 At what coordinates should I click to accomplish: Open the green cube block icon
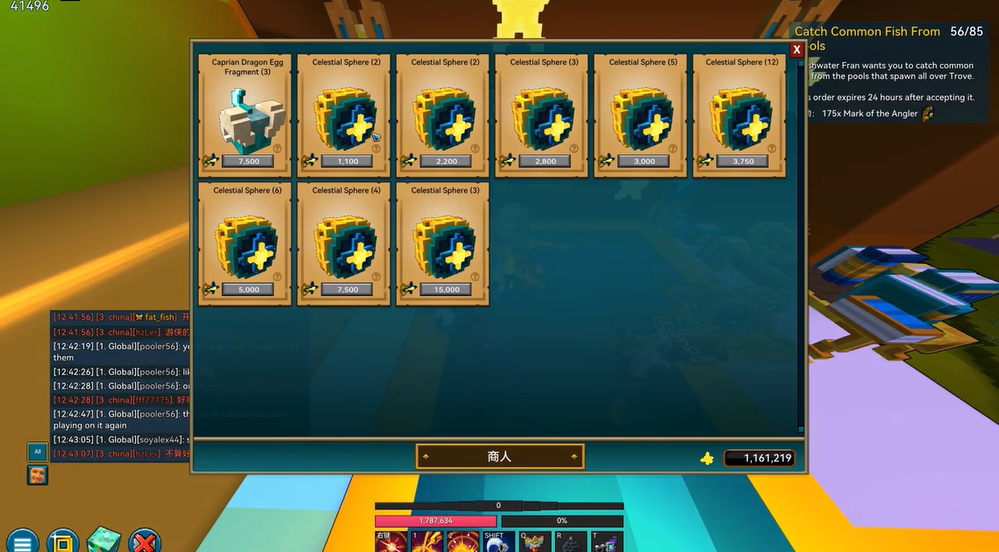click(x=103, y=540)
